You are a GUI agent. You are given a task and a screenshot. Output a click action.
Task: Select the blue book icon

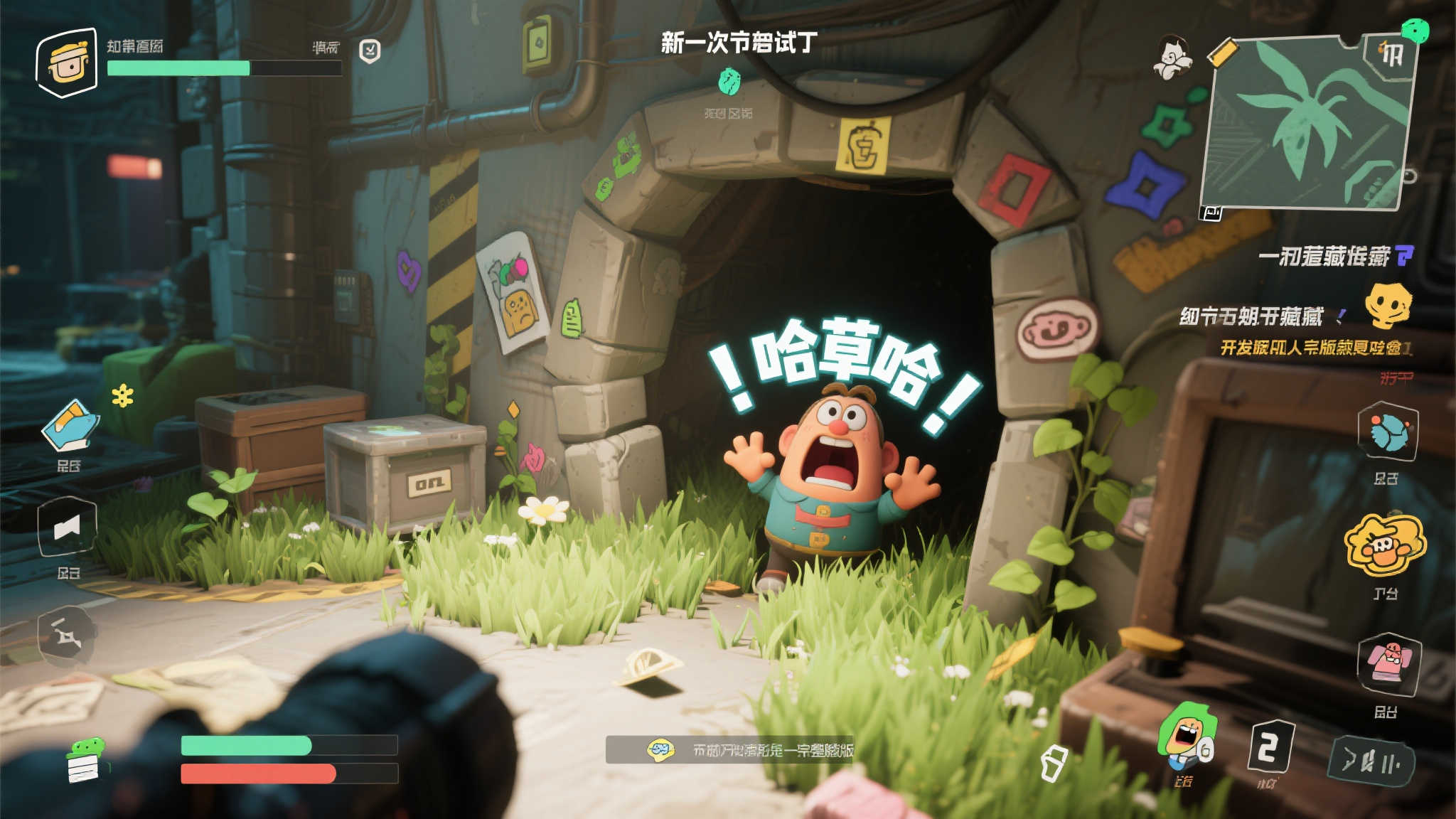pos(70,426)
